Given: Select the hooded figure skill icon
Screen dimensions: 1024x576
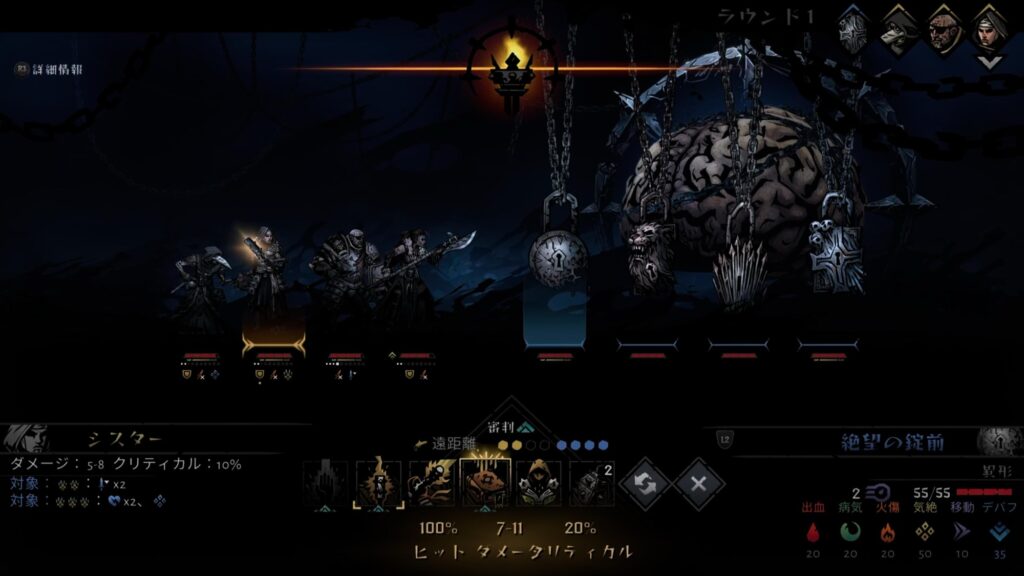Looking at the screenshot, I should (537, 483).
